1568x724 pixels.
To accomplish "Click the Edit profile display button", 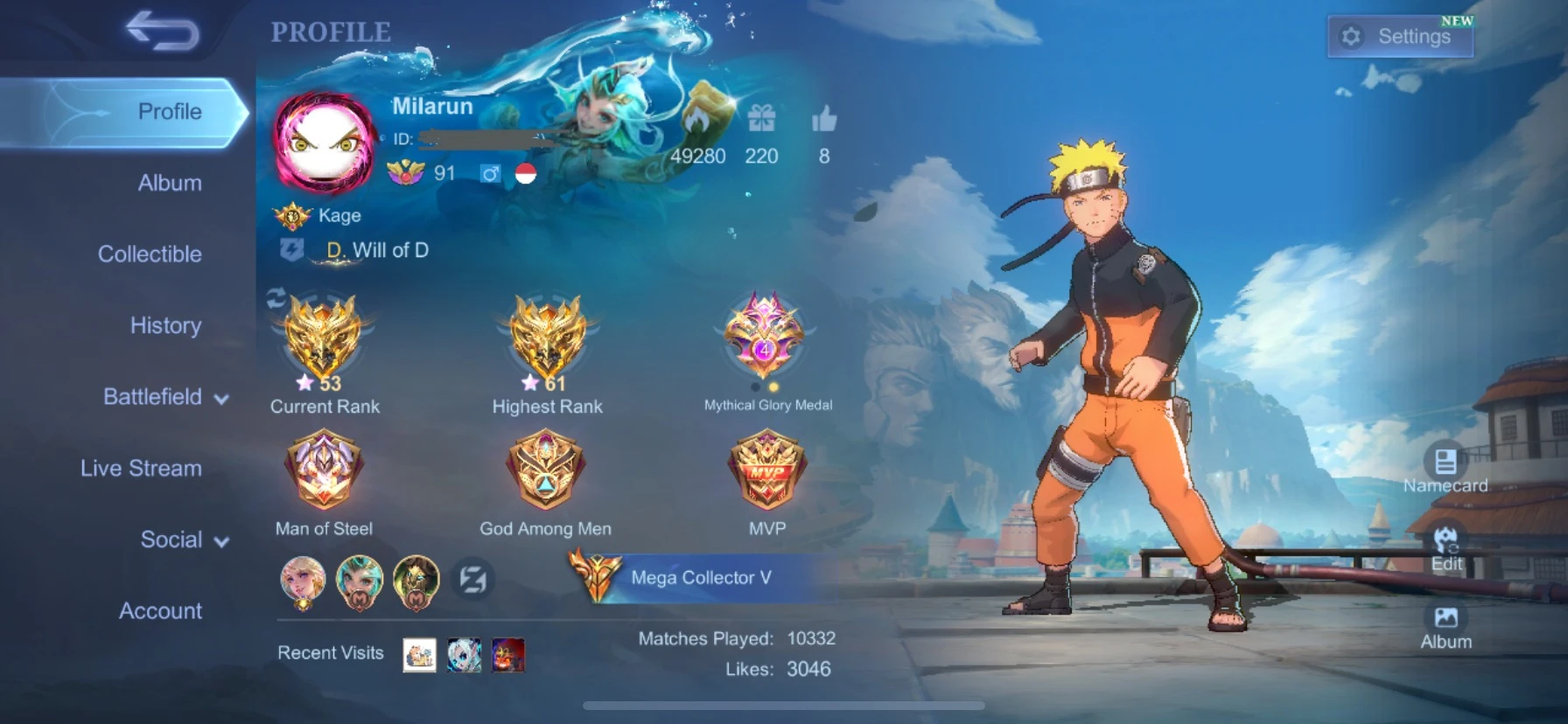I will pyautogui.click(x=1445, y=548).
